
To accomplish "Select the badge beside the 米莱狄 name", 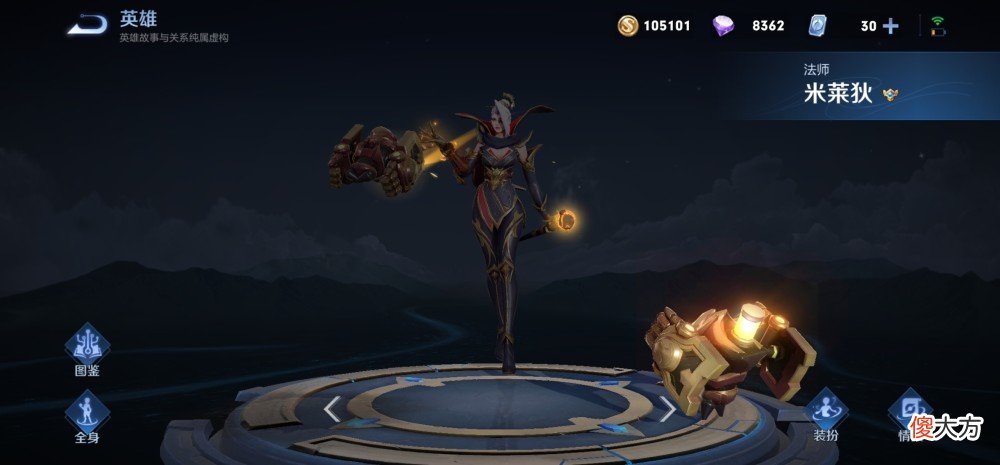I will tap(891, 95).
